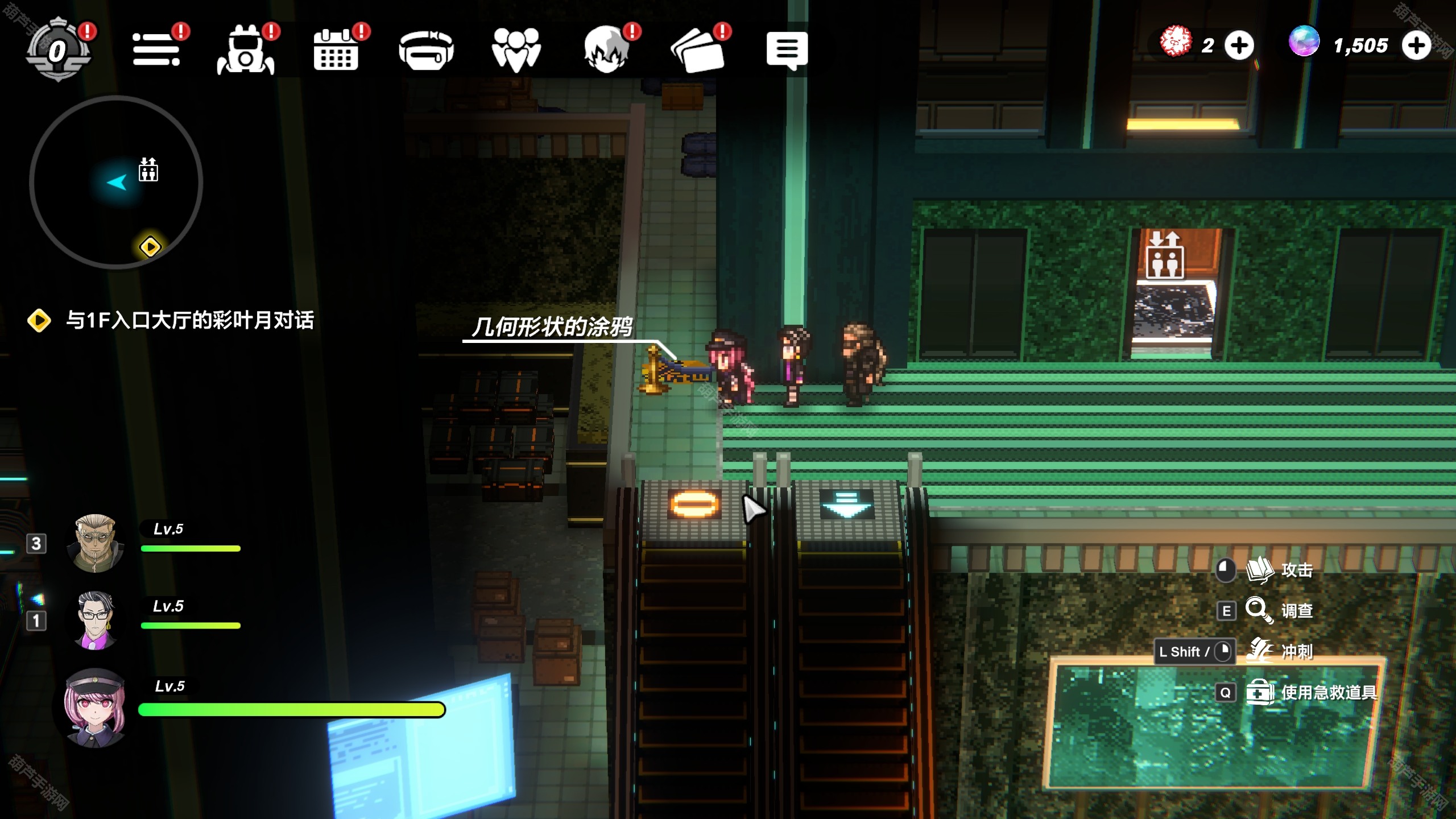1456x819 pixels.
Task: Open the cards collection icon
Action: click(x=697, y=51)
